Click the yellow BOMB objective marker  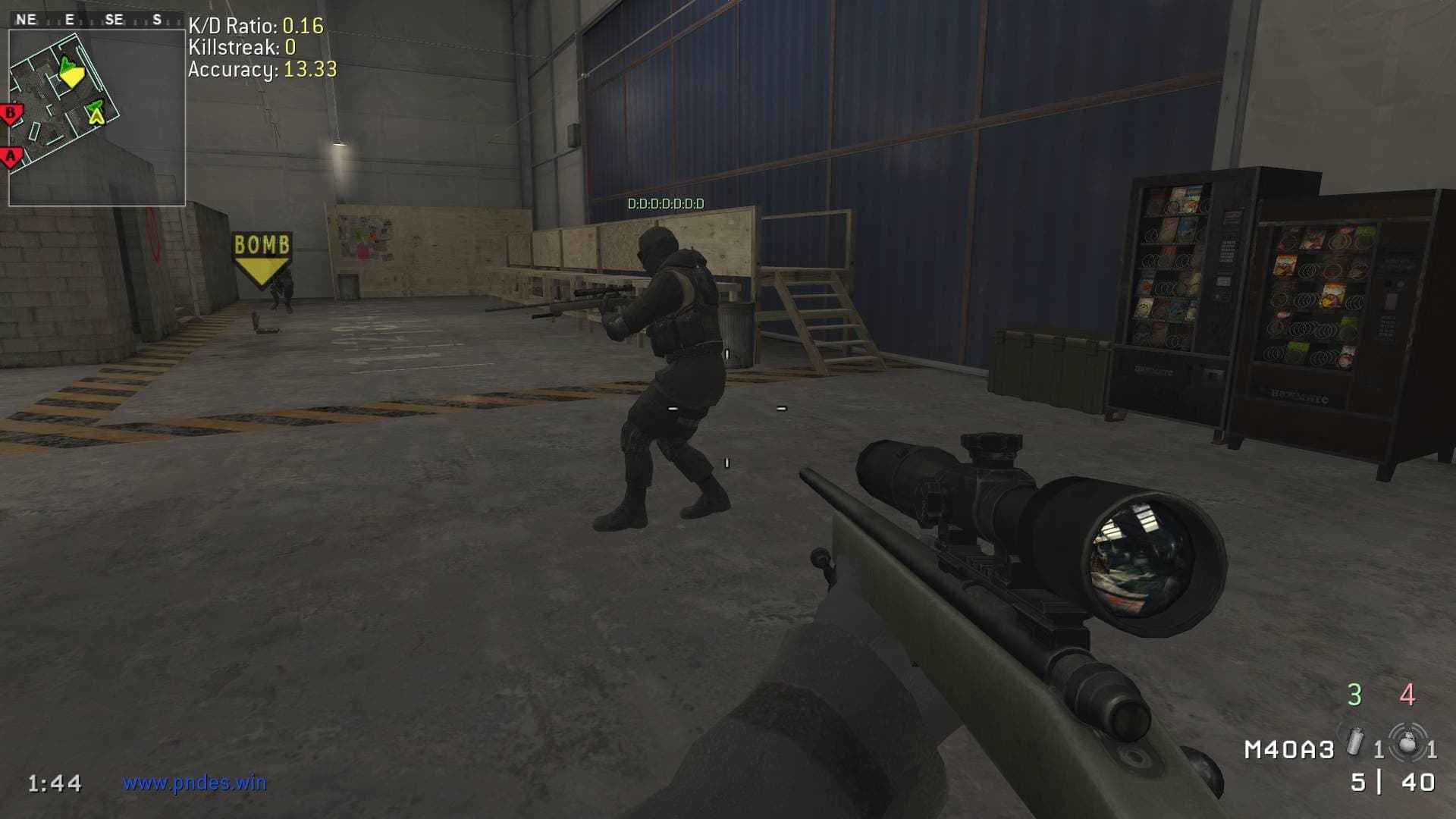[262, 256]
